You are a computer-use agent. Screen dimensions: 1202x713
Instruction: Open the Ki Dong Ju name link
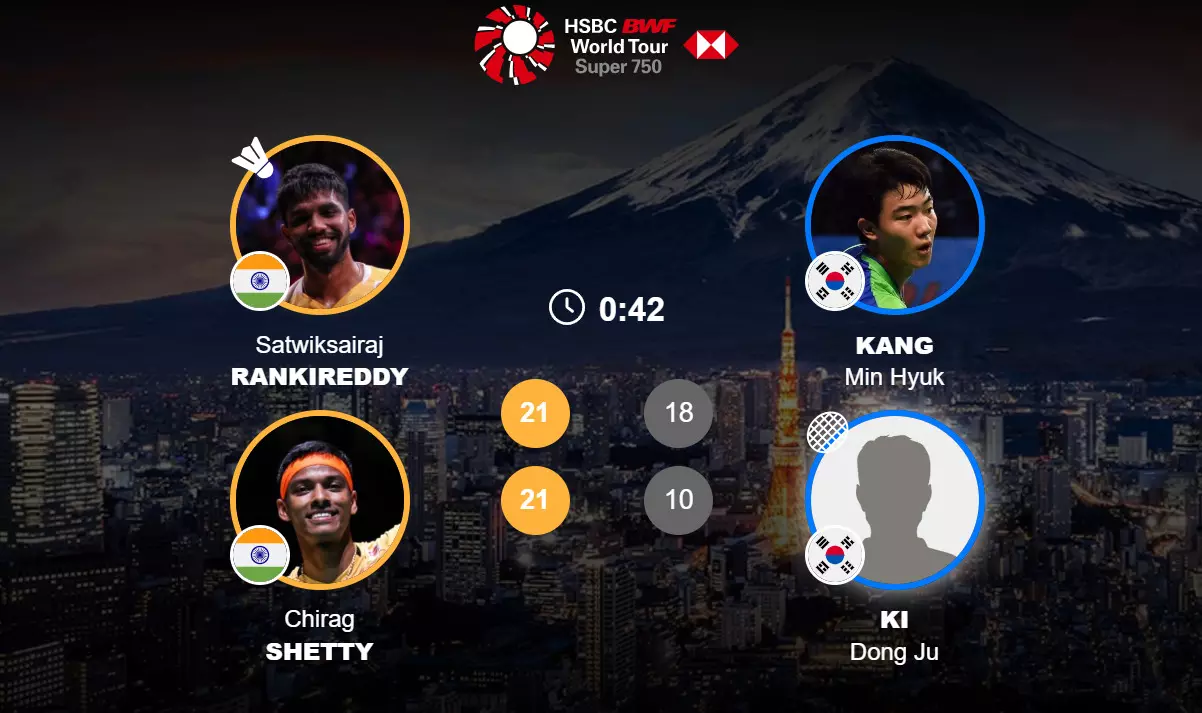(895, 636)
